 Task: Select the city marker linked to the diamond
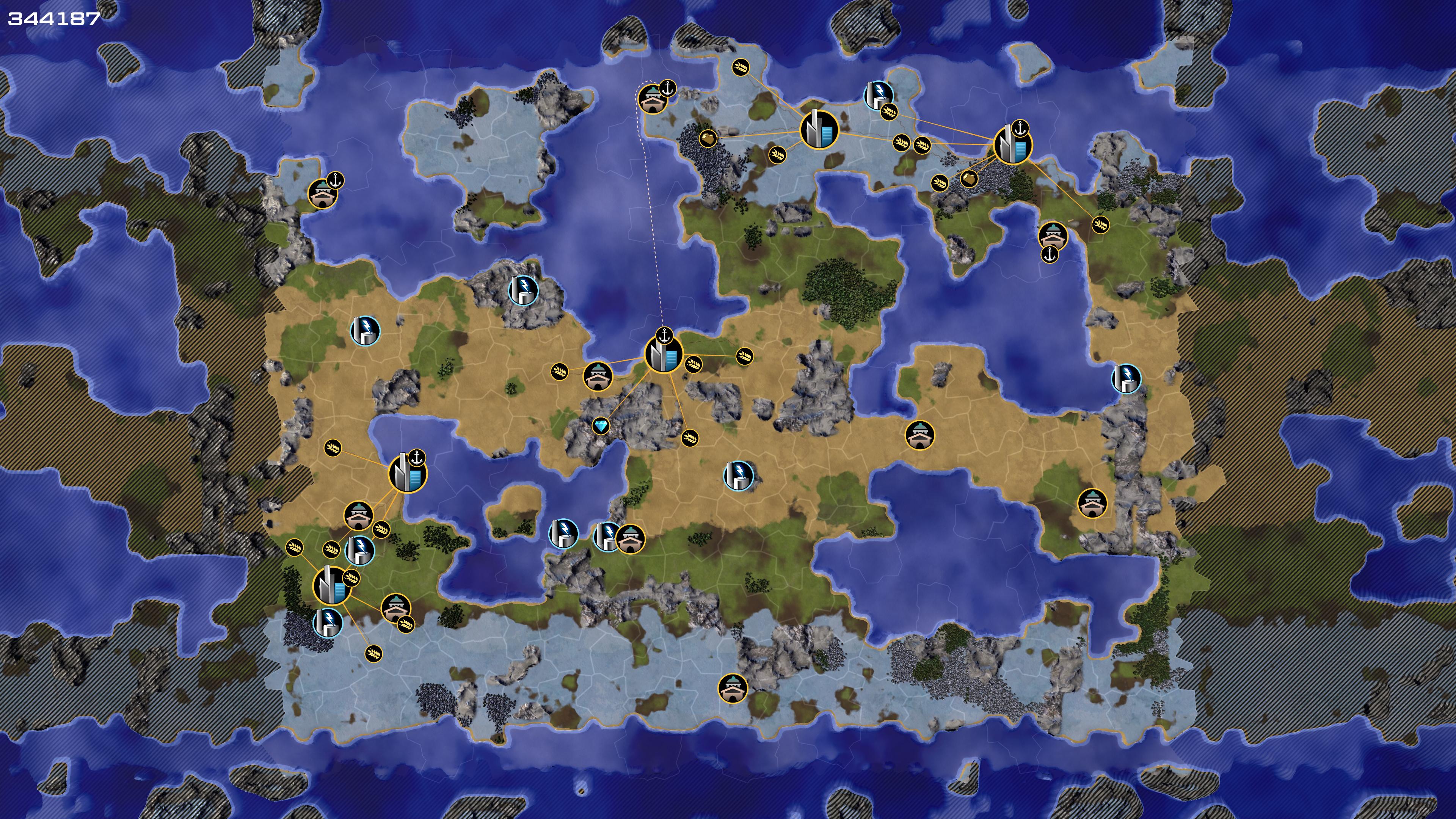pyautogui.click(x=663, y=355)
